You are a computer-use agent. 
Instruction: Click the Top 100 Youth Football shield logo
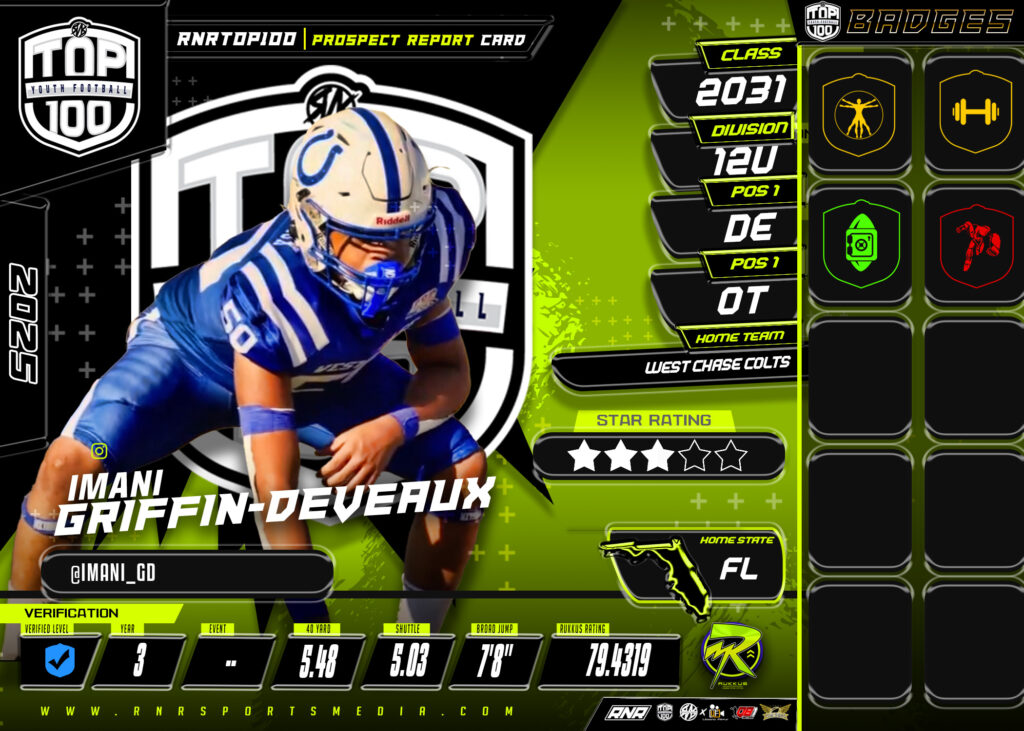pos(80,87)
